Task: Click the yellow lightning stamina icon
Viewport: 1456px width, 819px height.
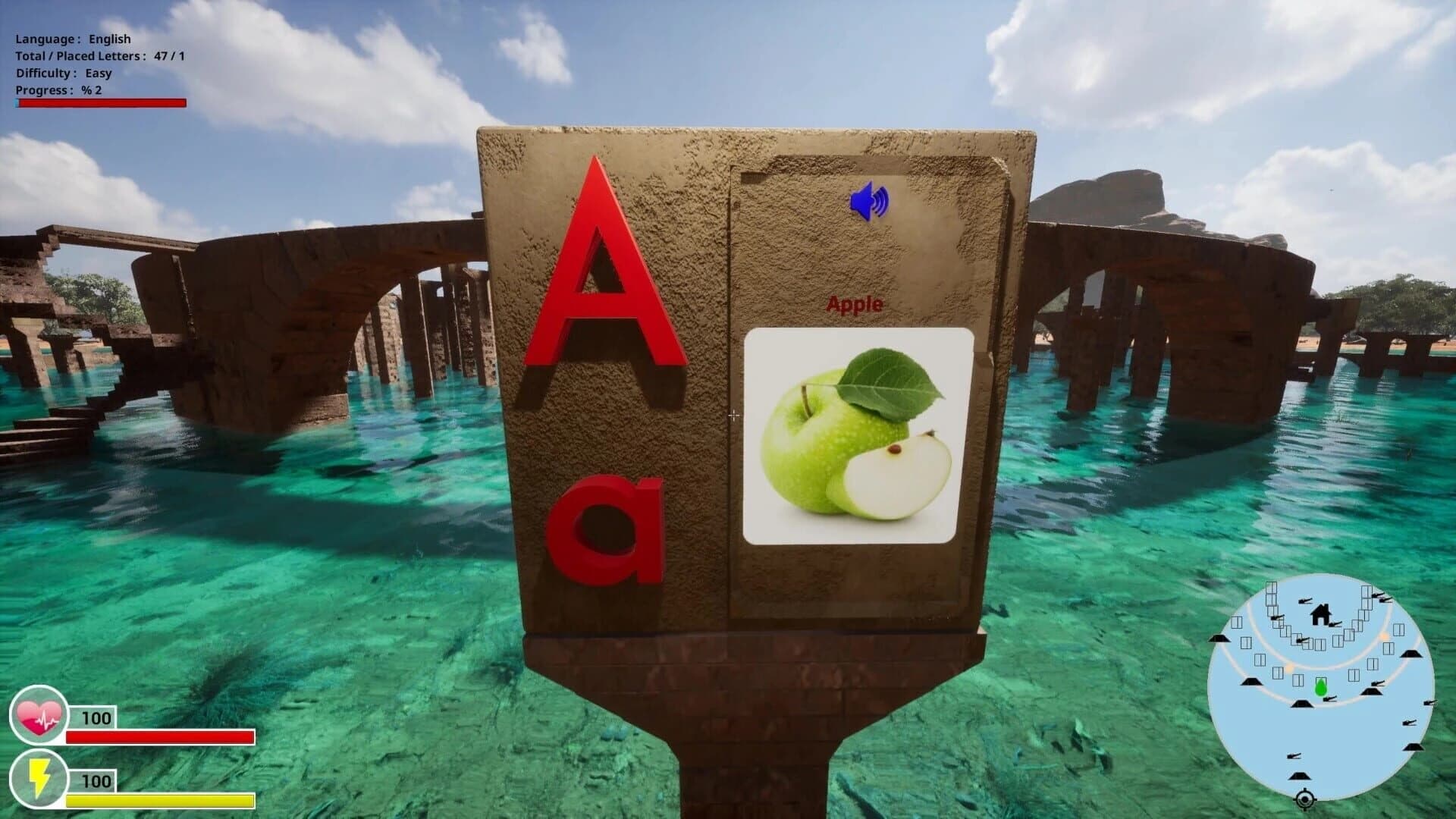Action: [39, 778]
